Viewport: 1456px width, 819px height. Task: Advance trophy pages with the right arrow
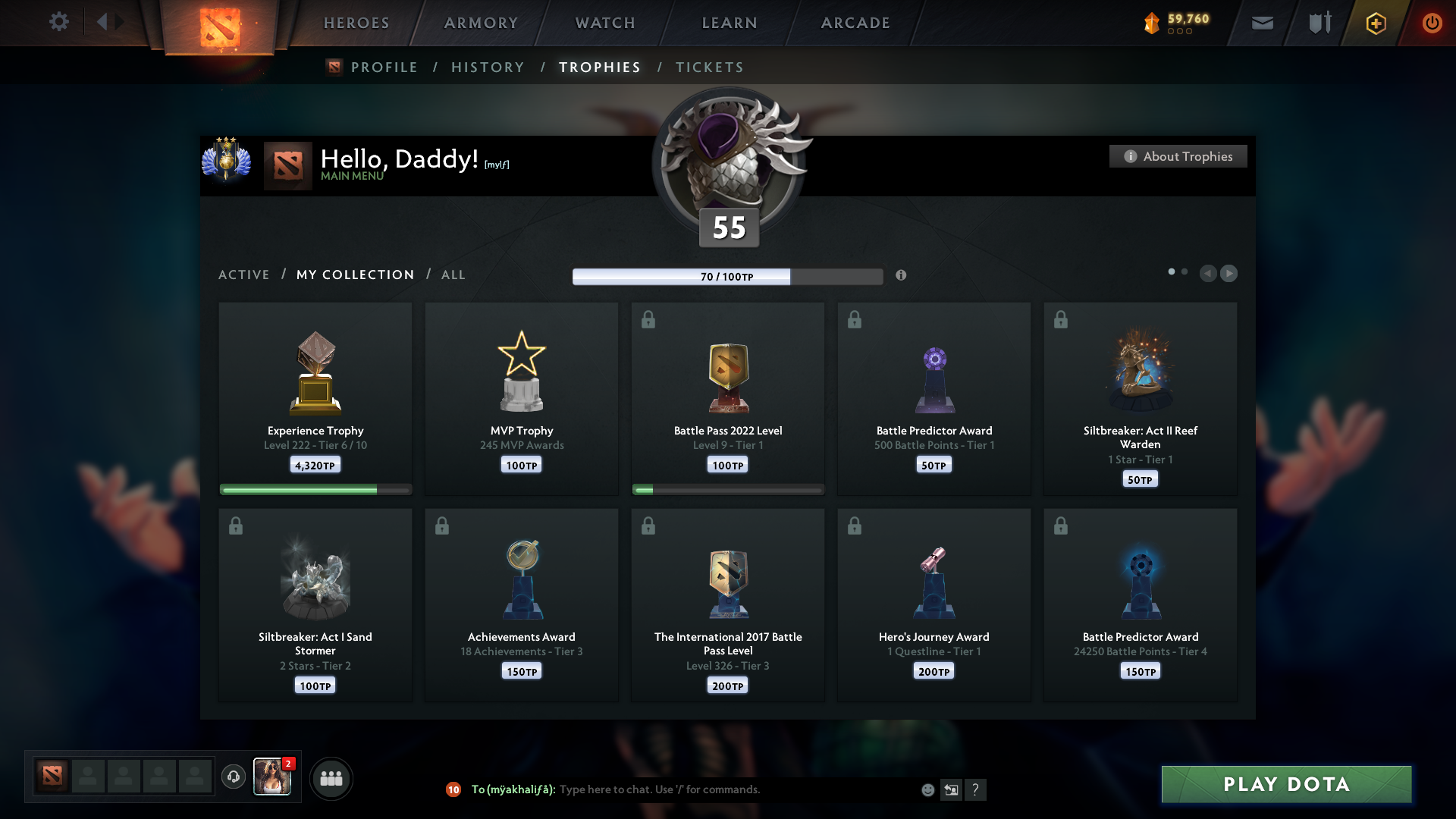pyautogui.click(x=1229, y=274)
